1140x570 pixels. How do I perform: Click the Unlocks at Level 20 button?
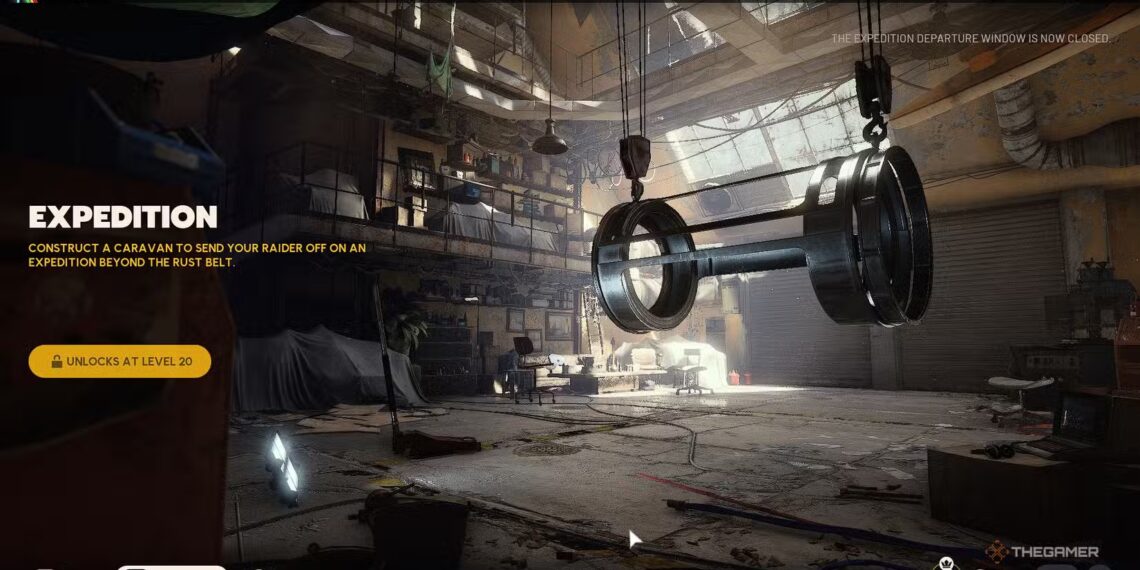(120, 361)
